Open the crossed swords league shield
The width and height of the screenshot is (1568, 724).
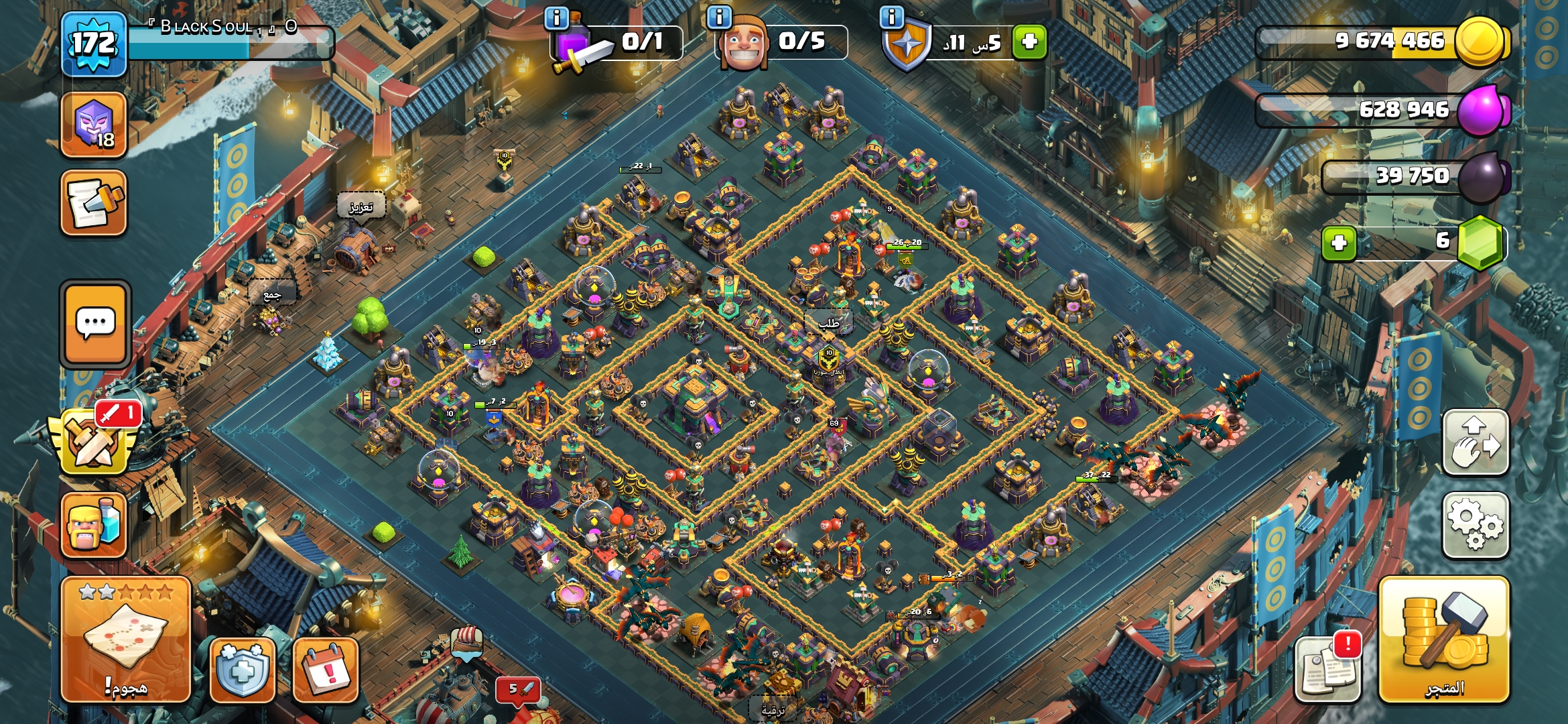click(x=94, y=442)
